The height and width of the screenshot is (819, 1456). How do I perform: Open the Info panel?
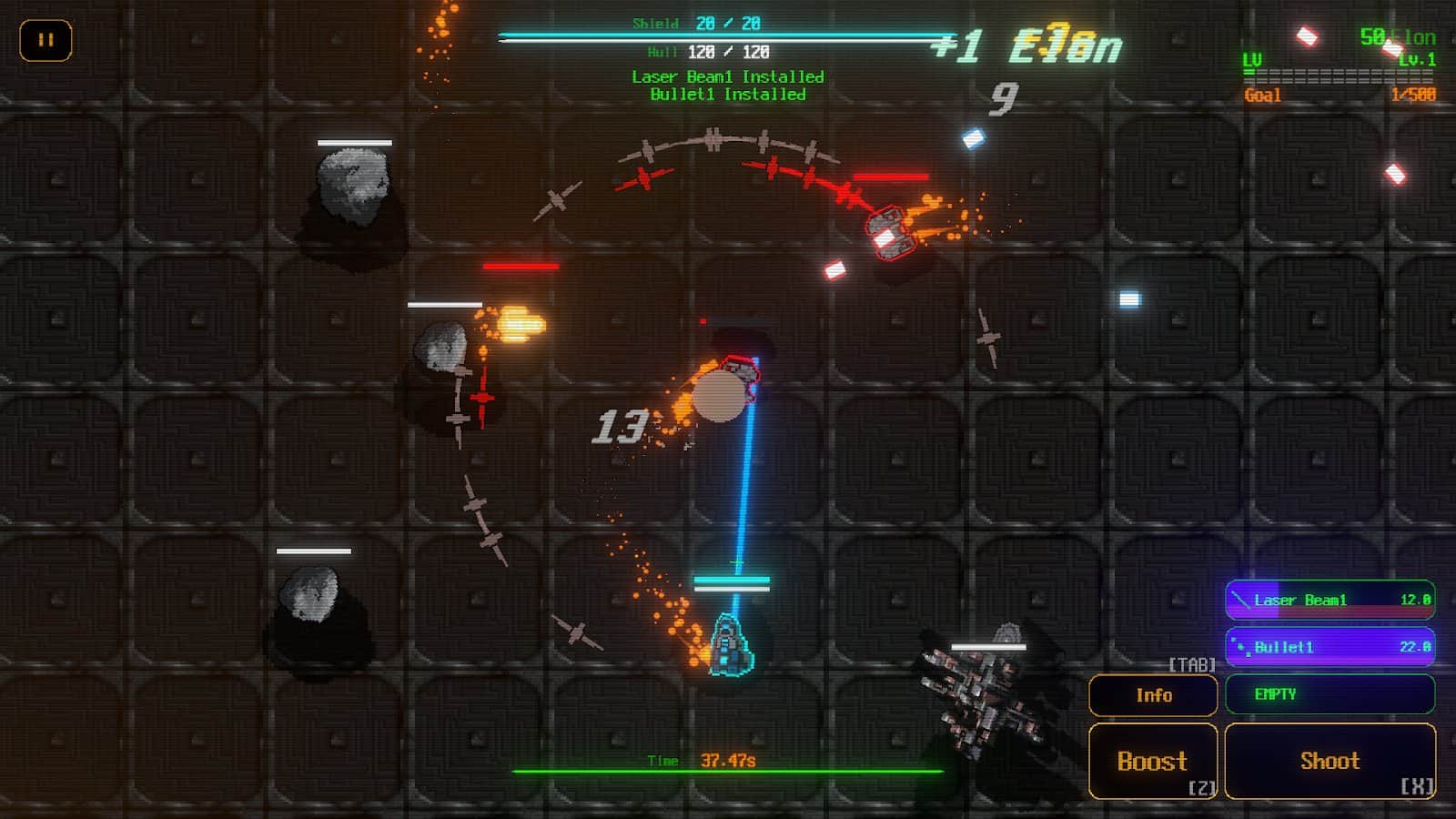point(1154,694)
